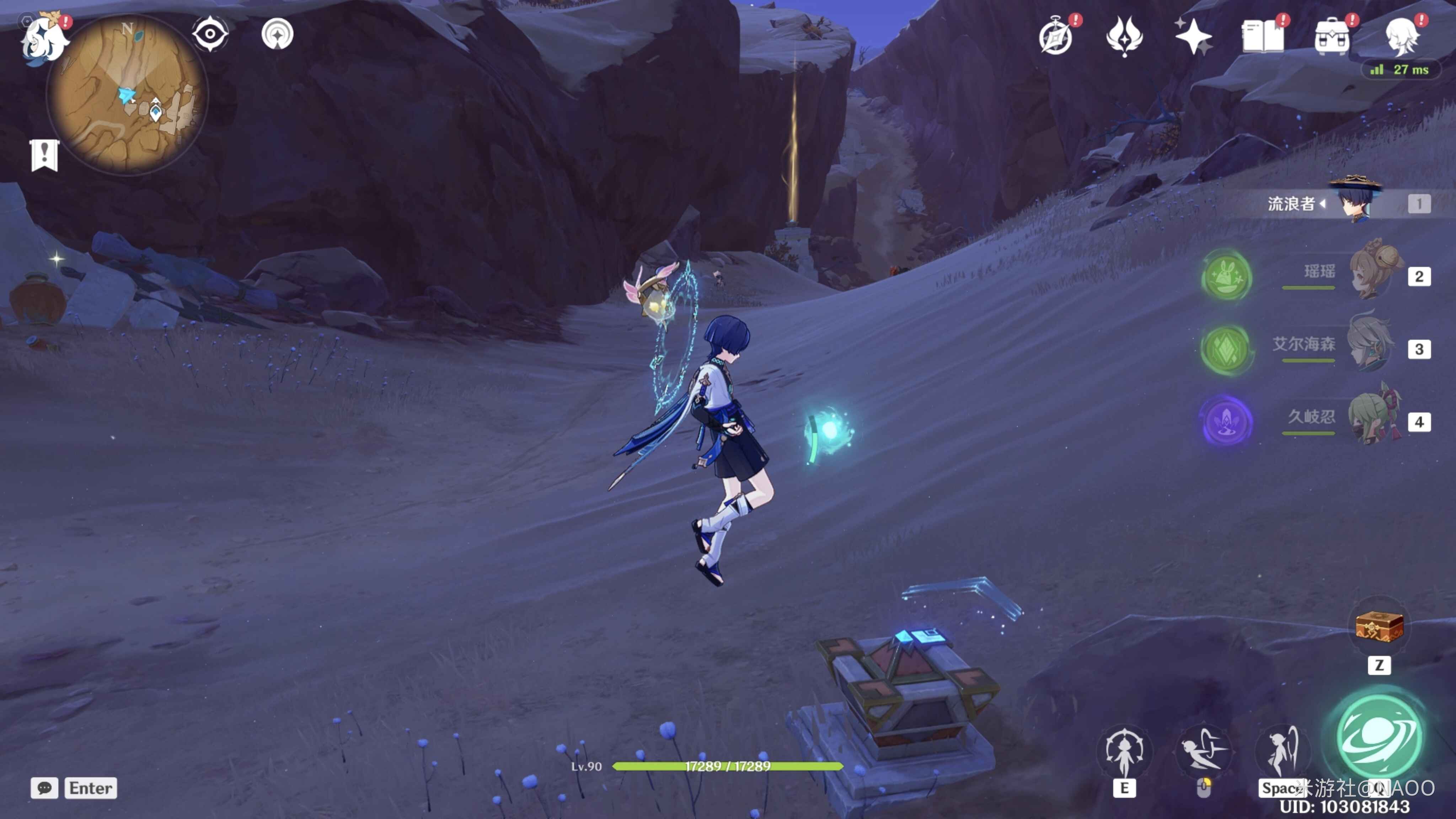
Task: Open the chat speech bubble
Action: coord(44,788)
